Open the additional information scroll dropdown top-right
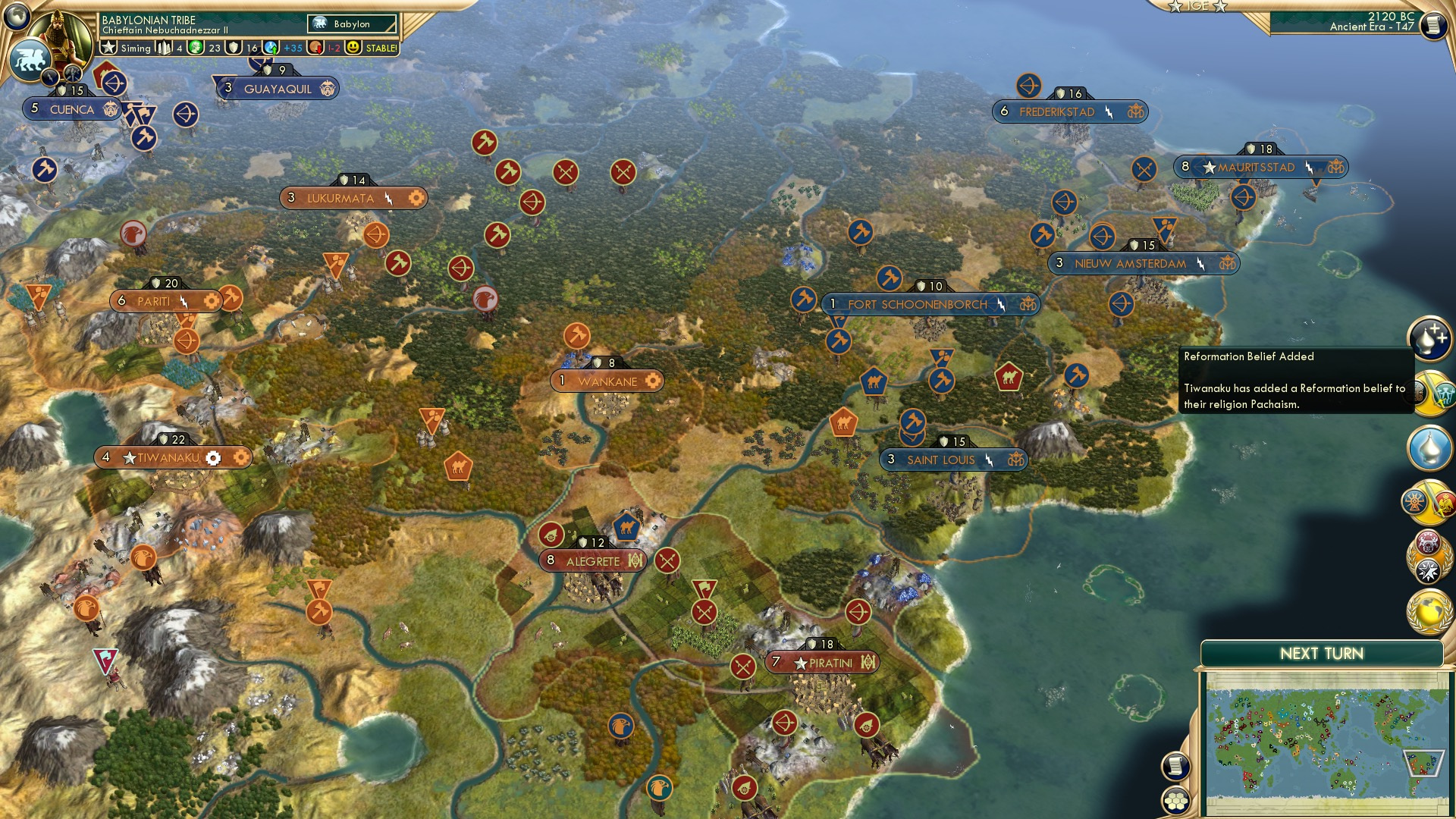1456x819 pixels. [x=1433, y=25]
